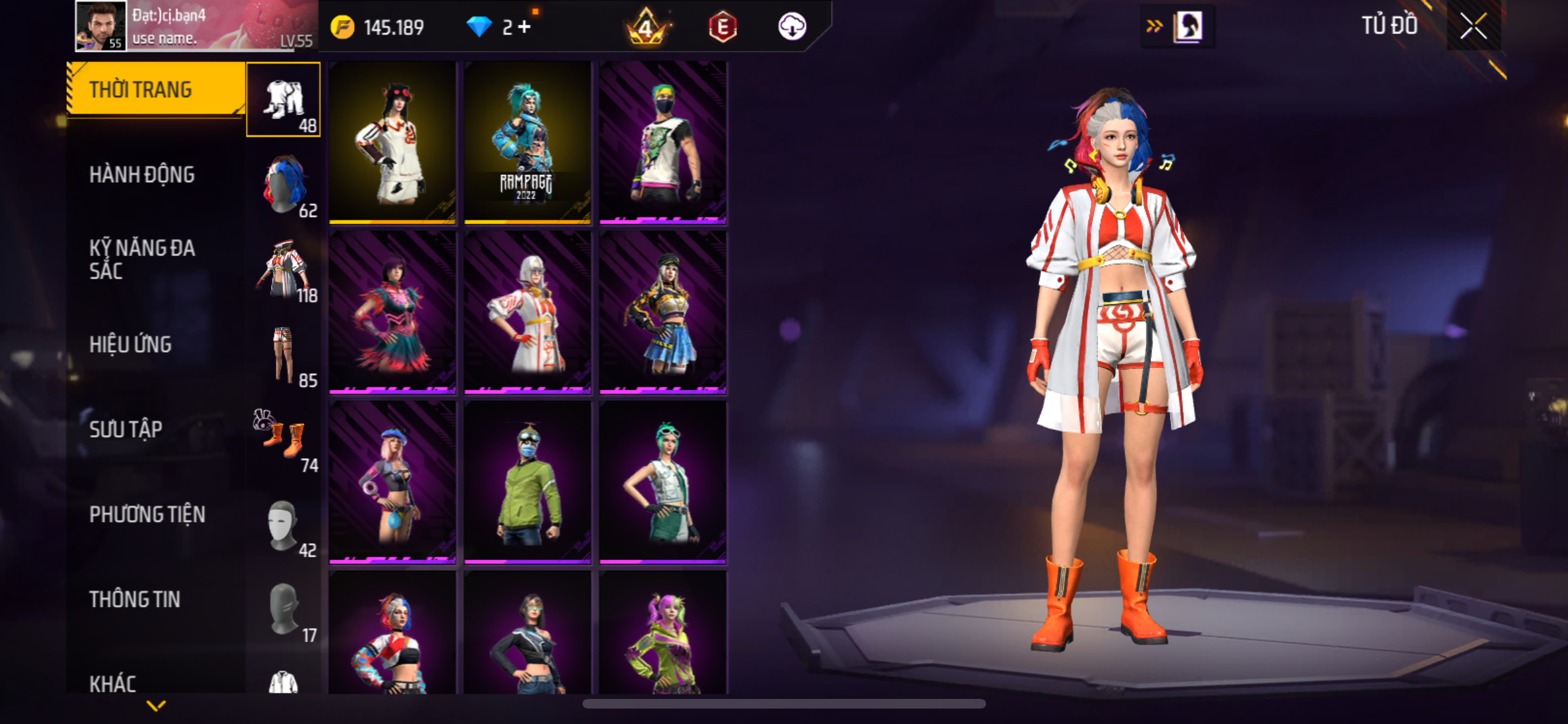Viewport: 1568px width, 724px height.
Task: Choose the yellow-green hoodie pink hair outfit
Action: (x=663, y=633)
